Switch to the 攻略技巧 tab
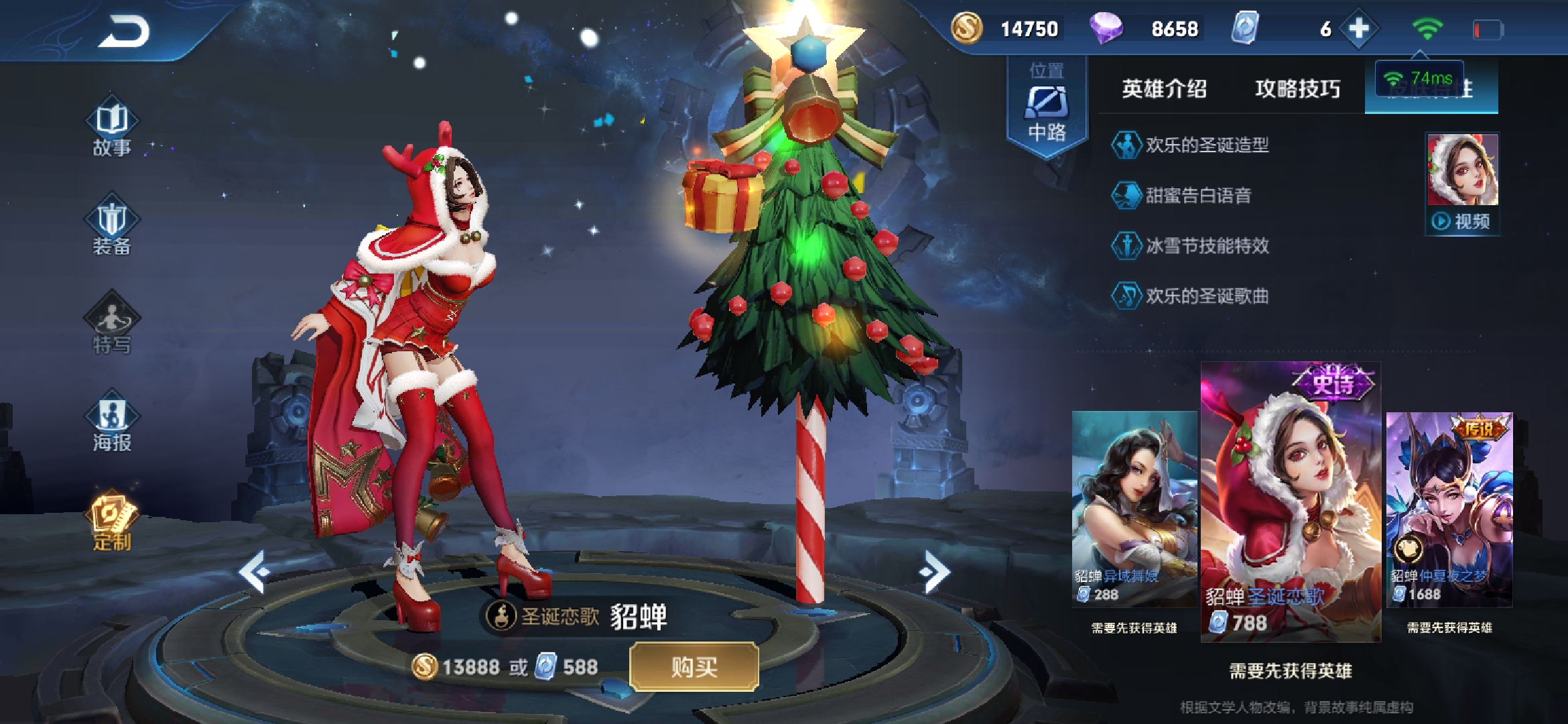 tap(1298, 88)
